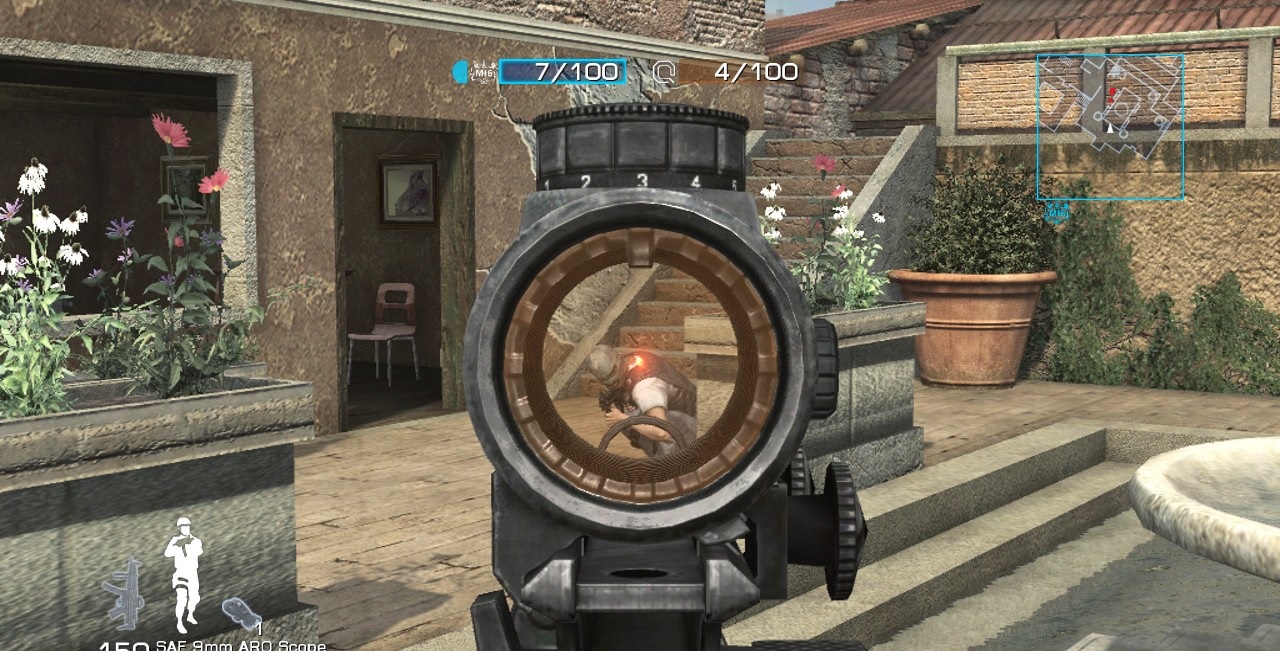The height and width of the screenshot is (651, 1280).
Task: Select the grenade equipment icon
Action: (x=241, y=611)
